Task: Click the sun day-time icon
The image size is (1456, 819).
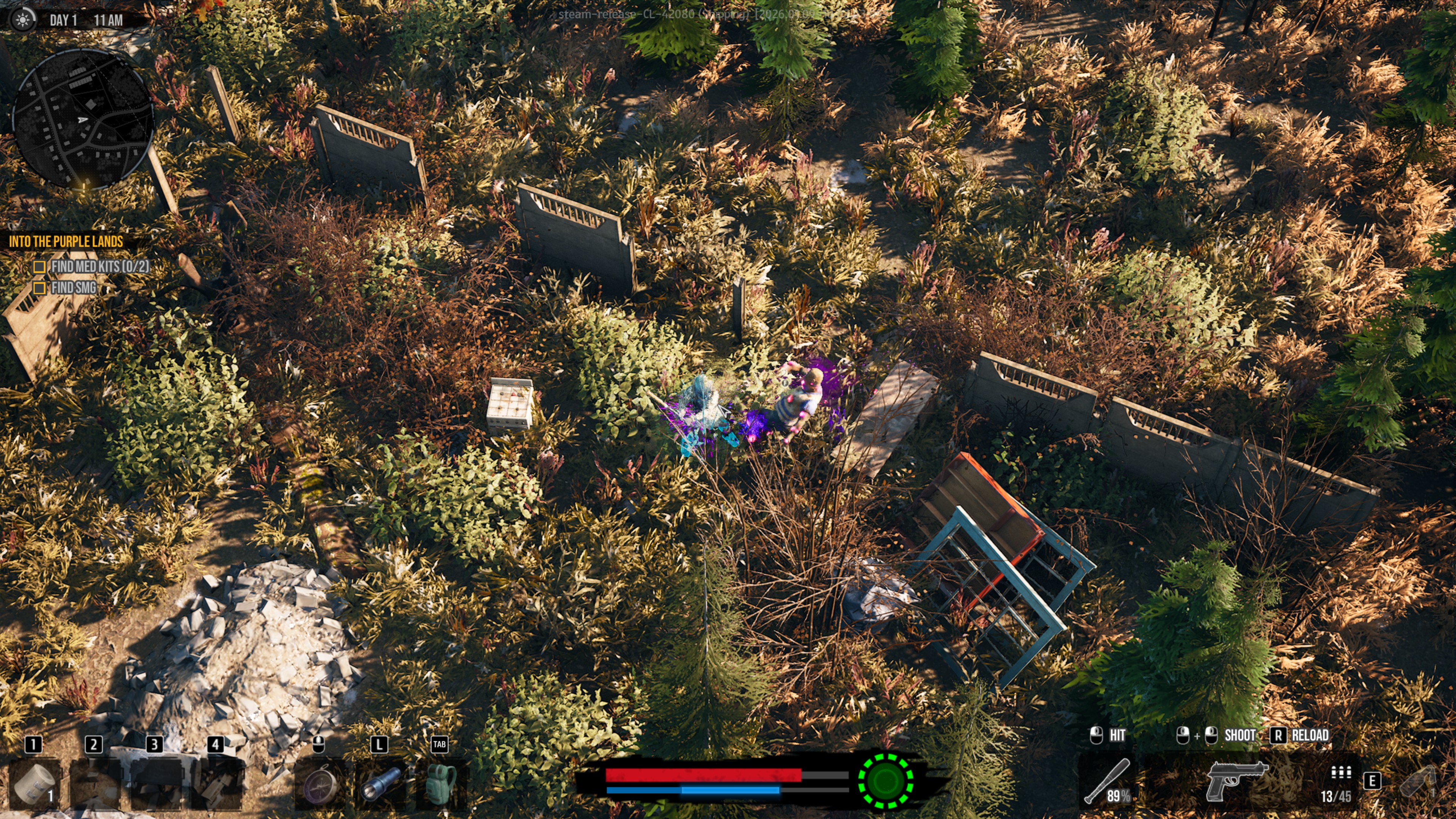Action: click(x=23, y=20)
